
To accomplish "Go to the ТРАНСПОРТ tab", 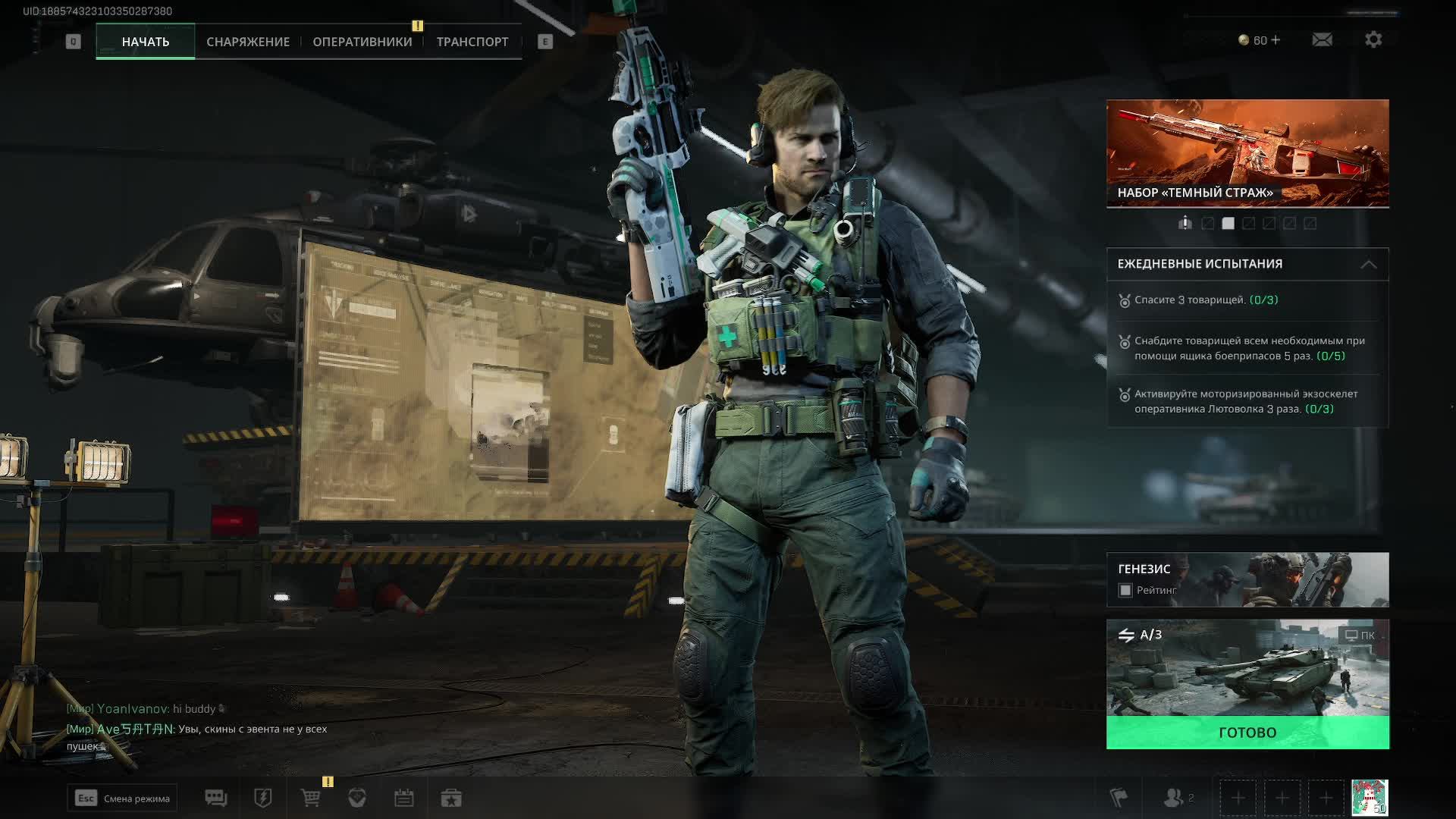I will click(x=472, y=42).
